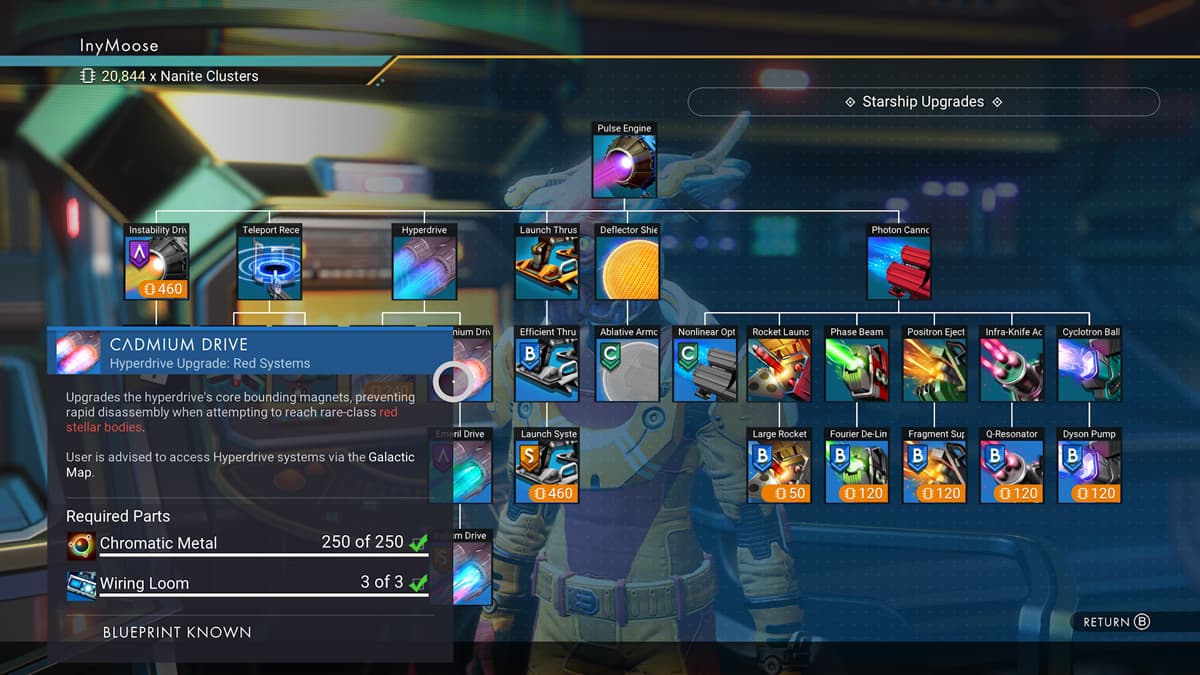Select the Pulse Engine upgrade node
The height and width of the screenshot is (675, 1200).
click(625, 166)
